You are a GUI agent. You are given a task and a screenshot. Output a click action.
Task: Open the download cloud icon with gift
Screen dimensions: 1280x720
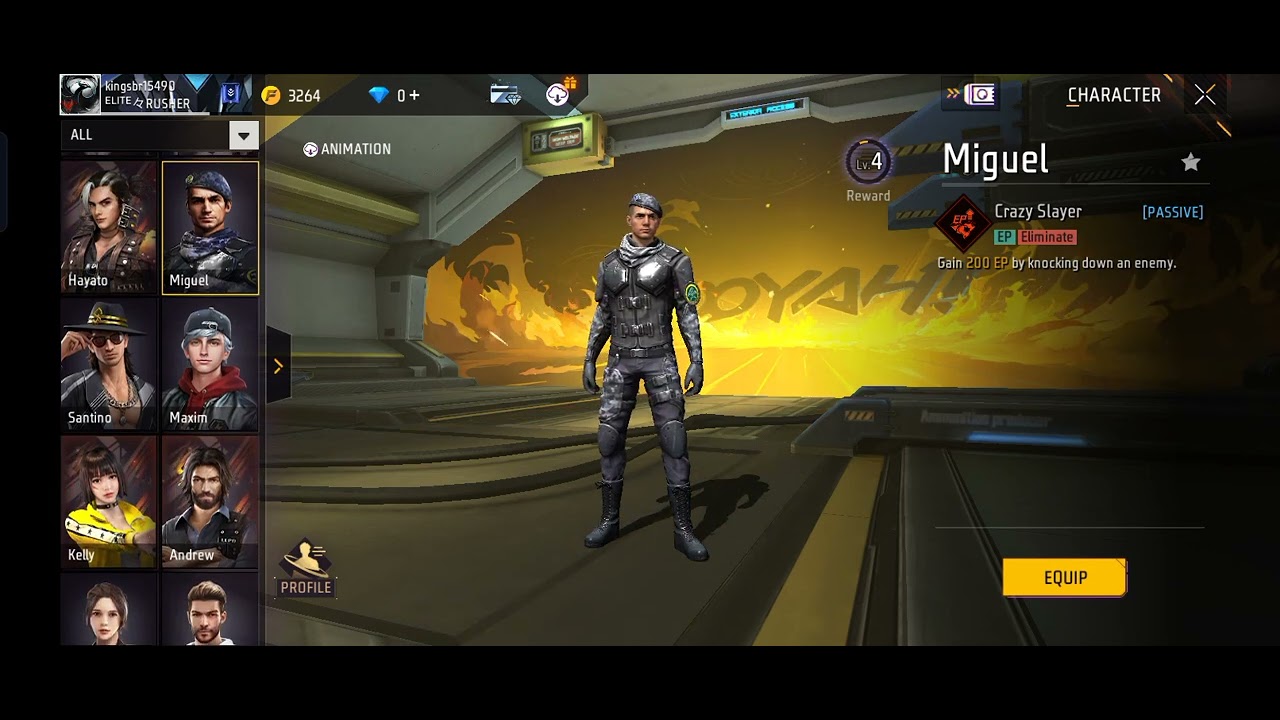pos(559,94)
